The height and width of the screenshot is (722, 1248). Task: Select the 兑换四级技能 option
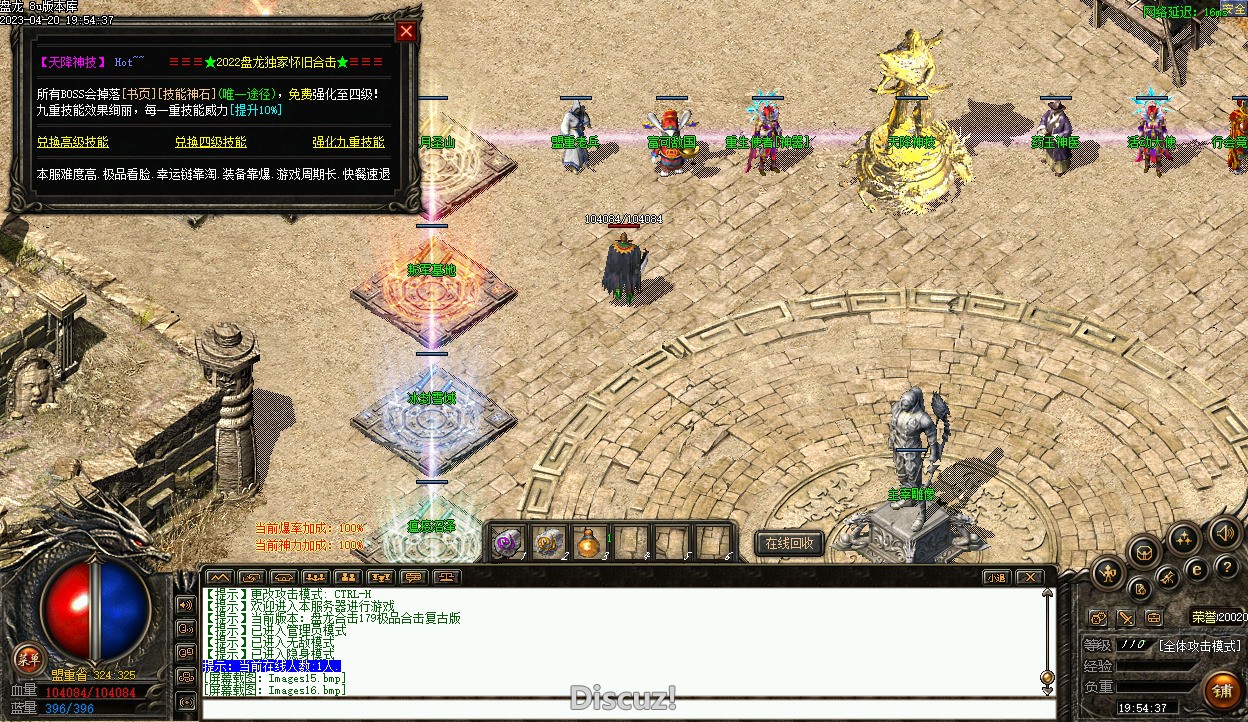211,142
